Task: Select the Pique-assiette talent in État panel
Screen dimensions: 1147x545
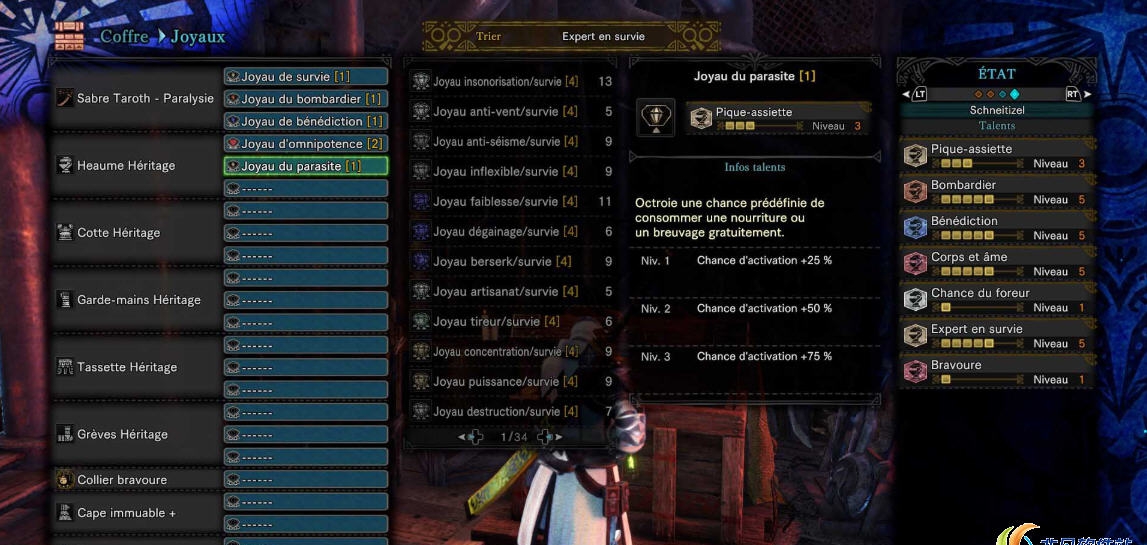Action: coord(996,156)
